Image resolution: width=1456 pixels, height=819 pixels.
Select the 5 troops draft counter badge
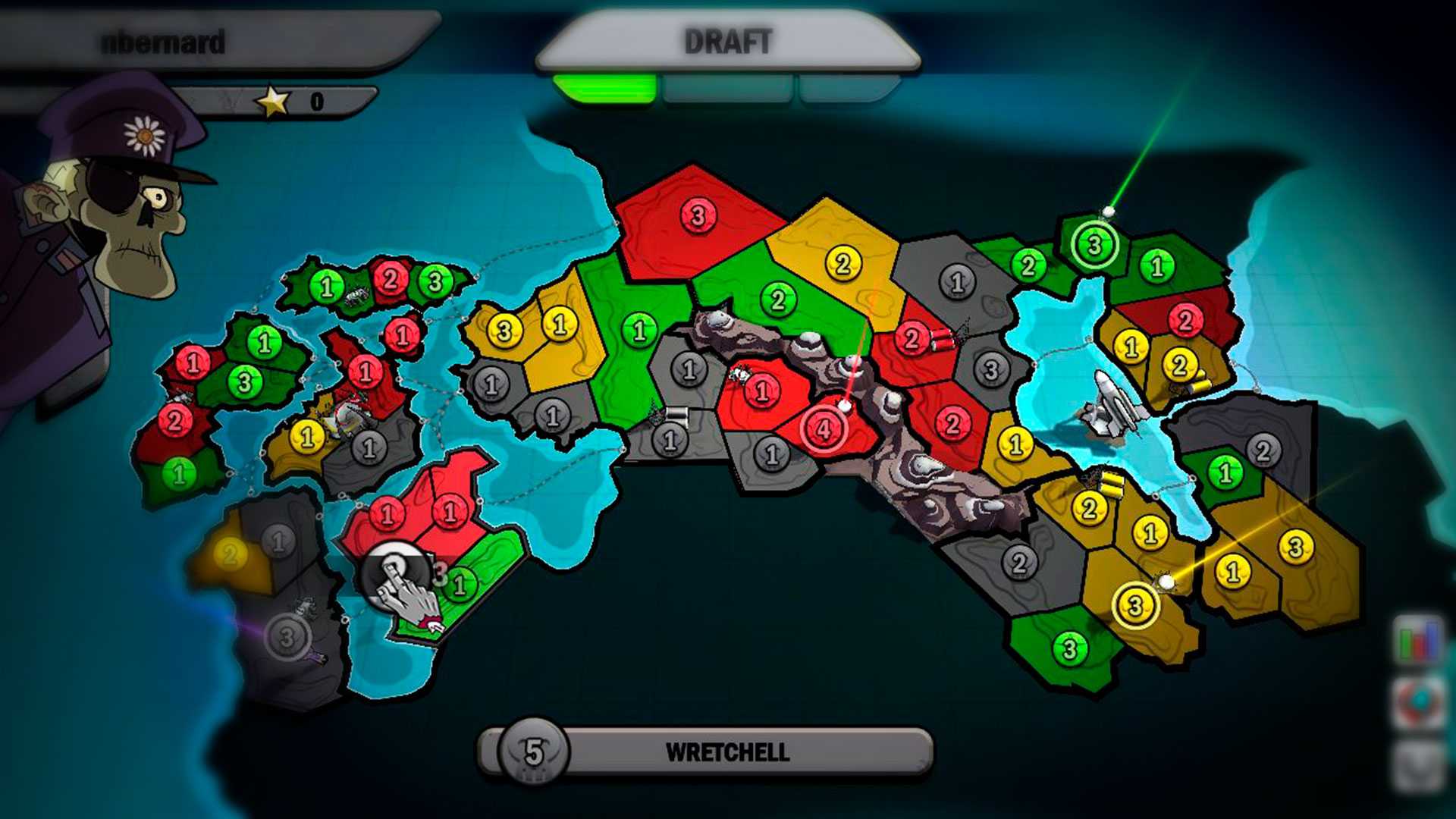[534, 752]
